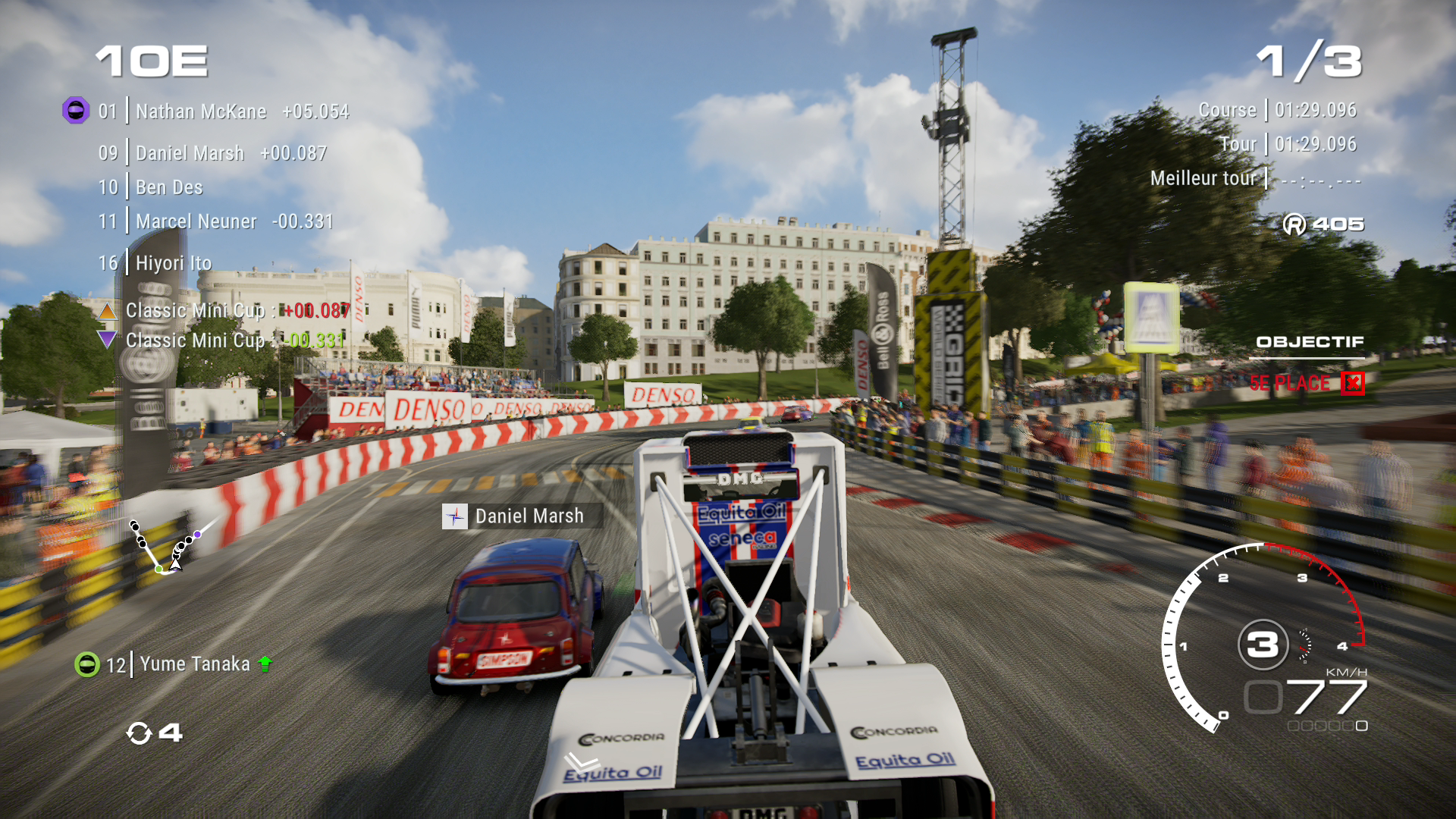Image resolution: width=1456 pixels, height=819 pixels.
Task: Select Ben Des standings row
Action: point(152,187)
